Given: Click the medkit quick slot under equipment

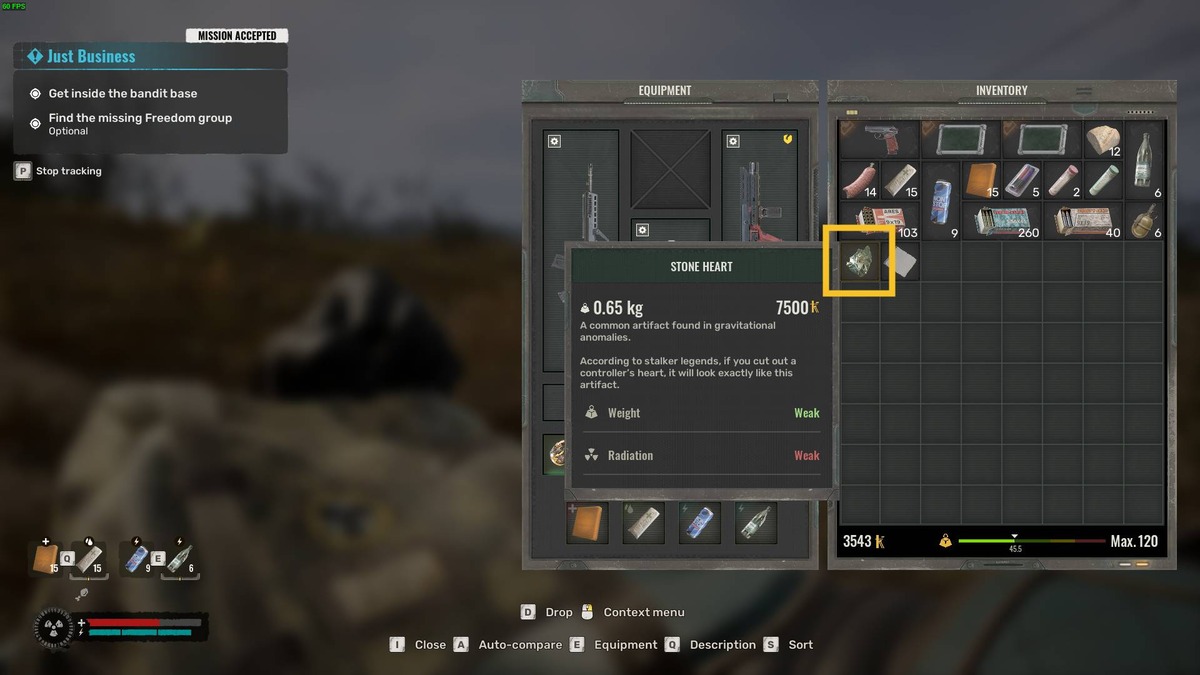Looking at the screenshot, I should point(587,523).
